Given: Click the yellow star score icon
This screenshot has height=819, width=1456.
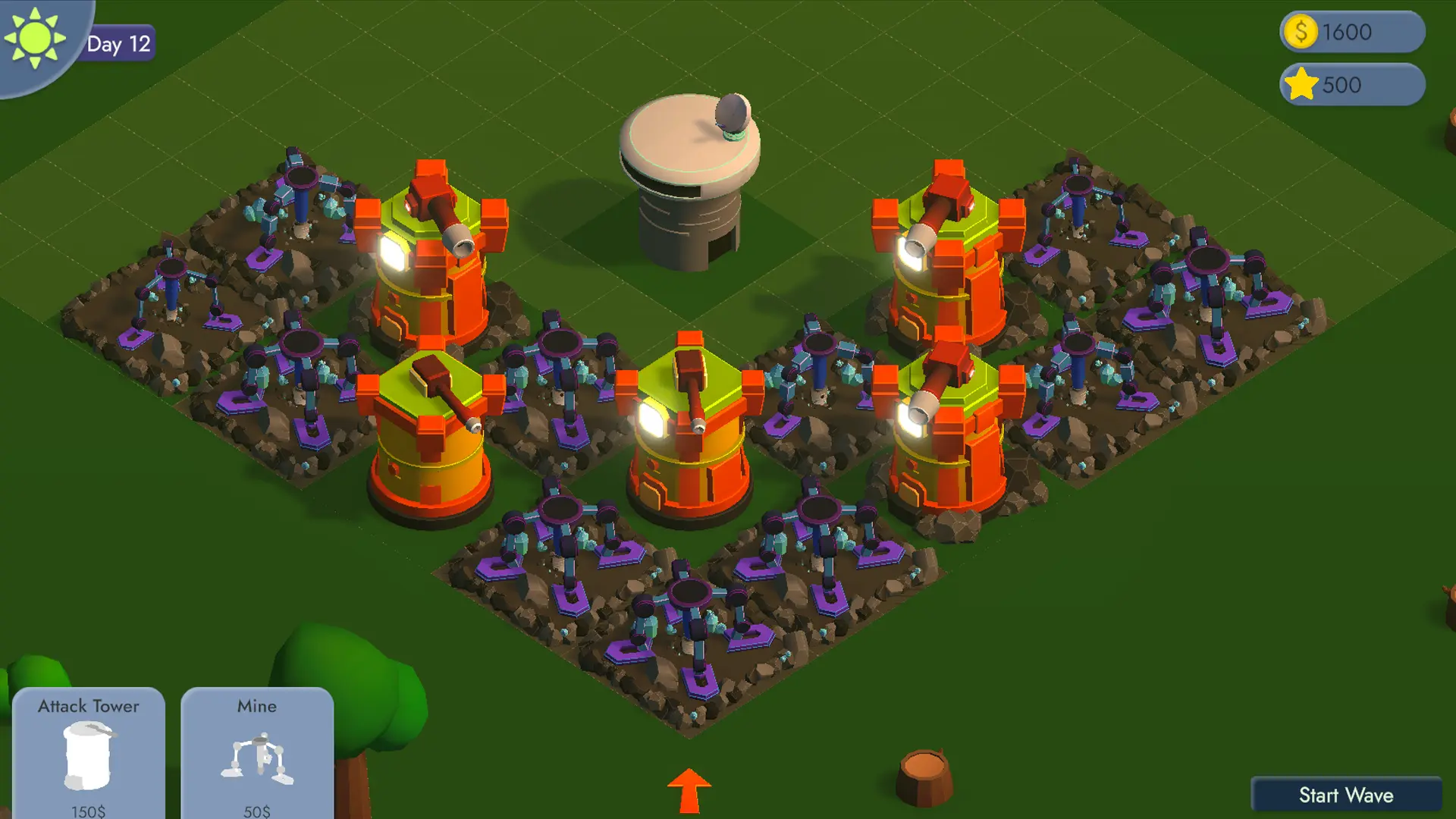Looking at the screenshot, I should click(x=1301, y=85).
